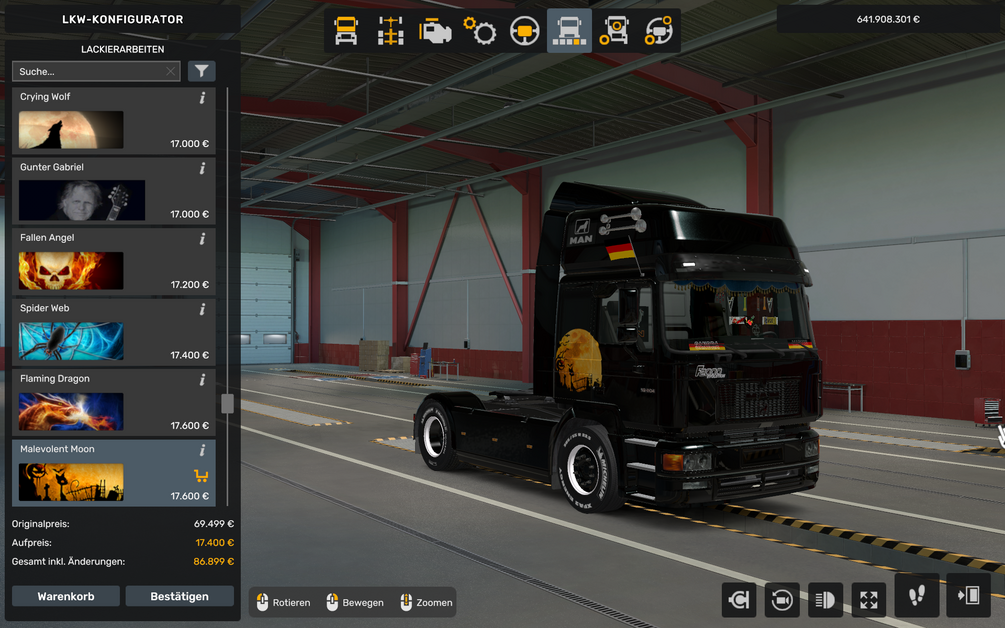Confirm changes with the Bestätigen button
The height and width of the screenshot is (628, 1005).
click(179, 596)
